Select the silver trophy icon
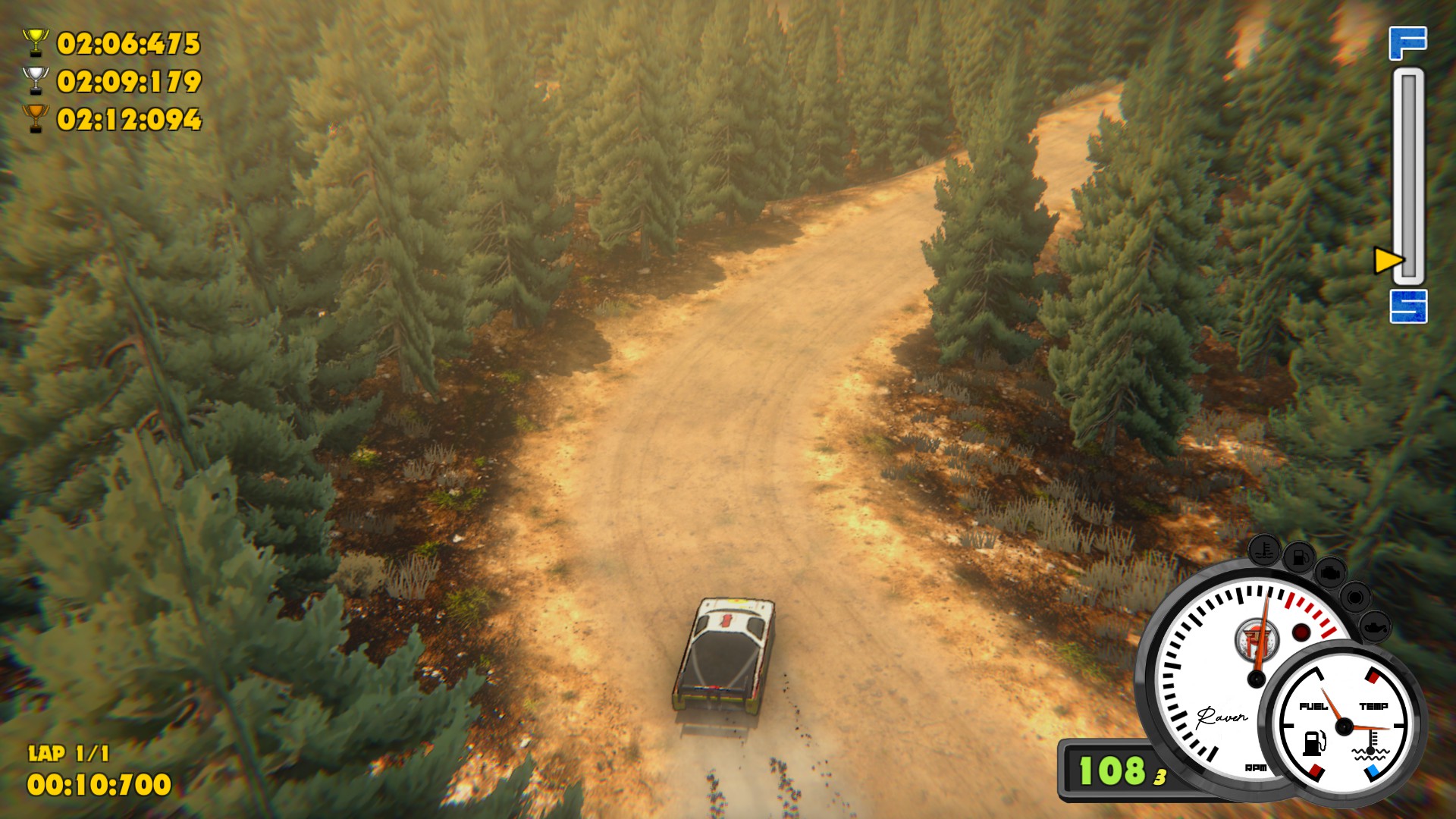 (x=35, y=80)
